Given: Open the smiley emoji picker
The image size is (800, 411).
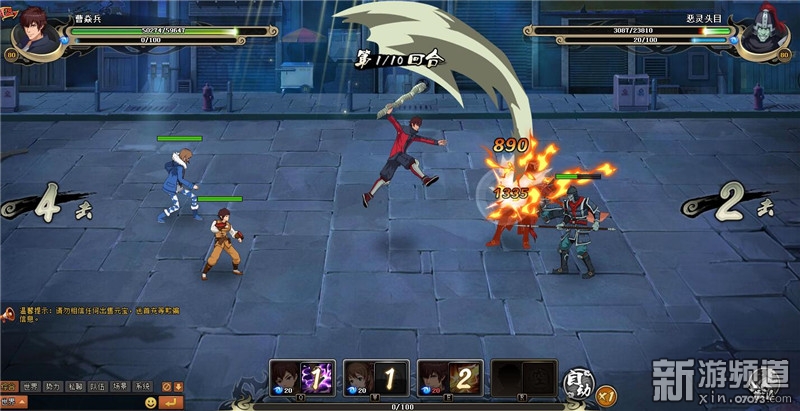Looking at the screenshot, I should point(151,402).
